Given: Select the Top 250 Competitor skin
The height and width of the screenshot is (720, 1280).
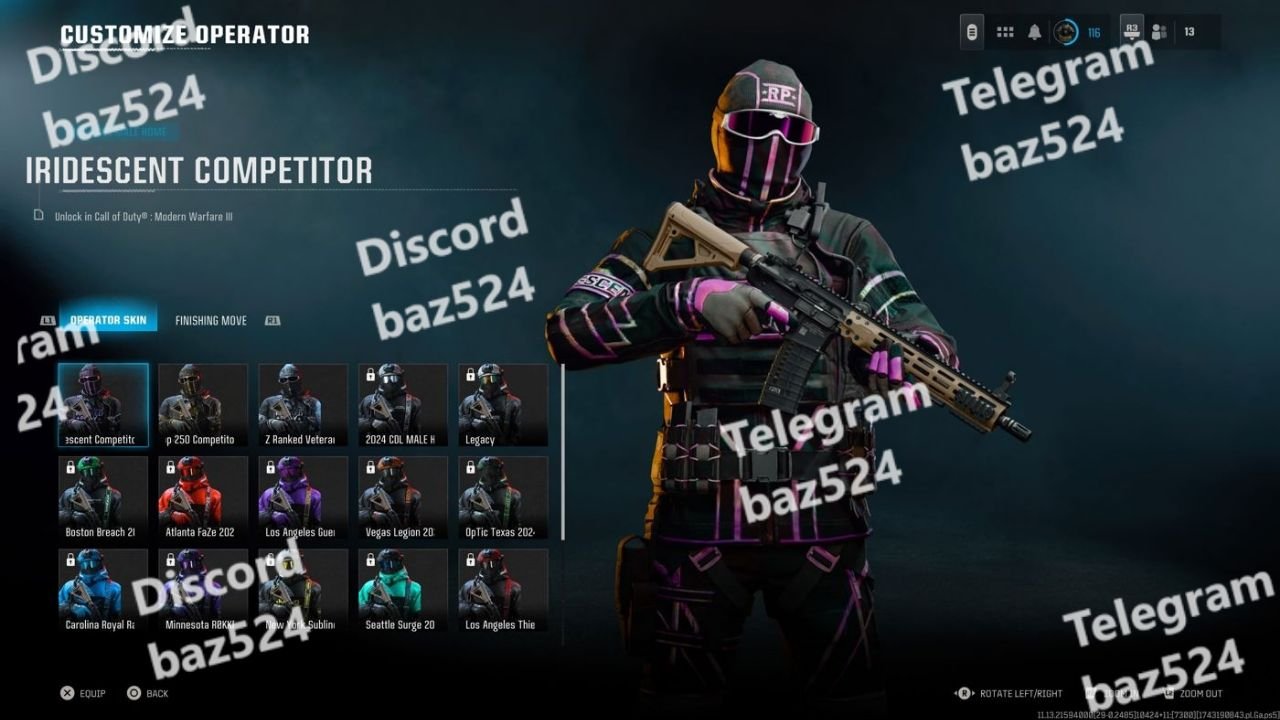Looking at the screenshot, I should [203, 404].
